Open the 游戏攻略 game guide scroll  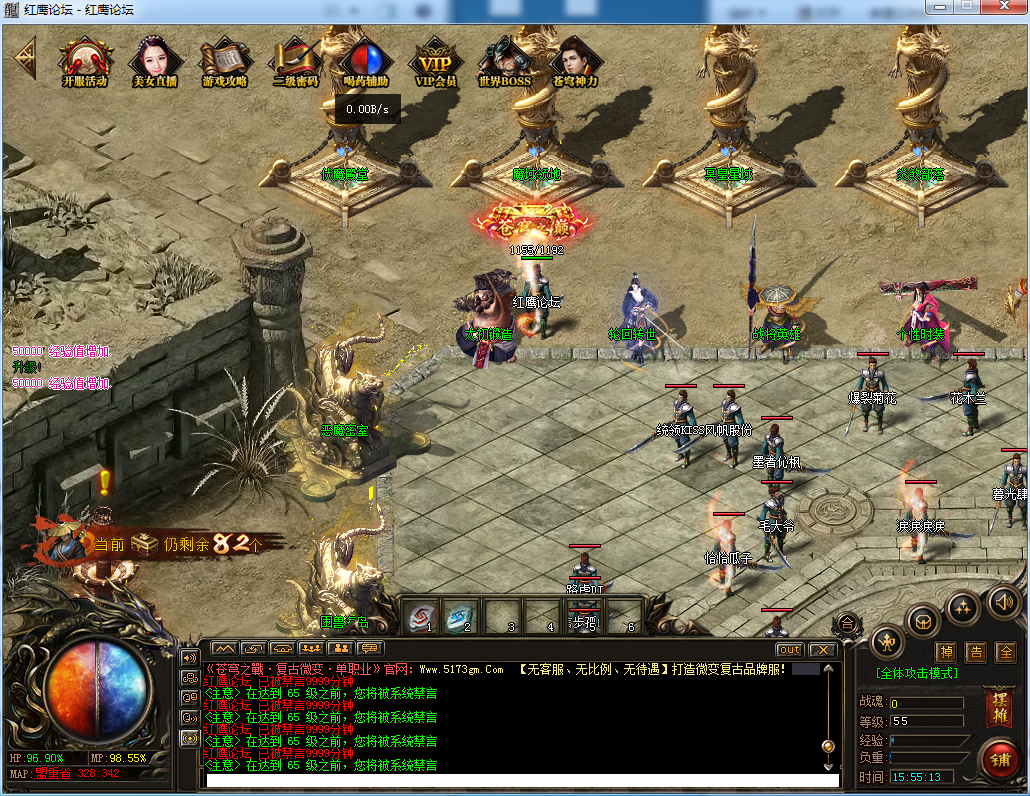pyautogui.click(x=224, y=62)
